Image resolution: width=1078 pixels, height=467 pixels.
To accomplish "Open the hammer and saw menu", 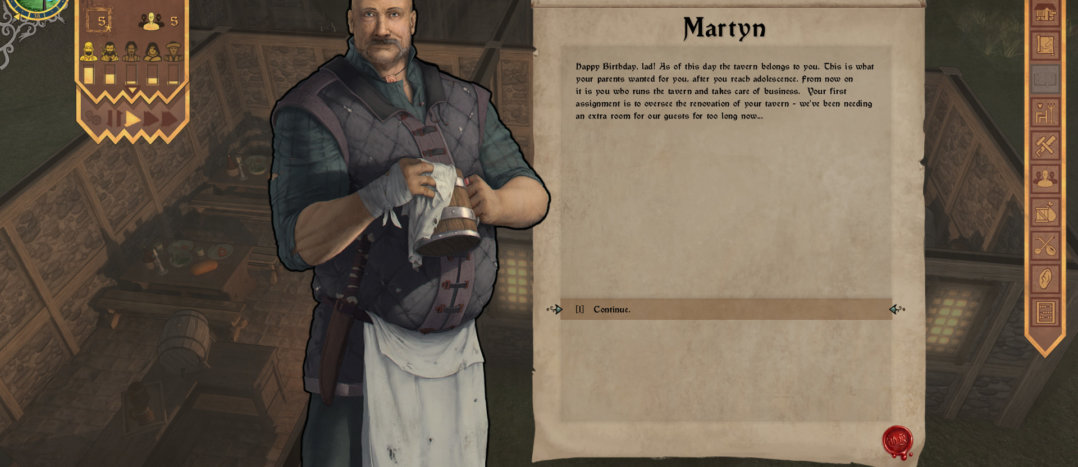I will (1045, 146).
